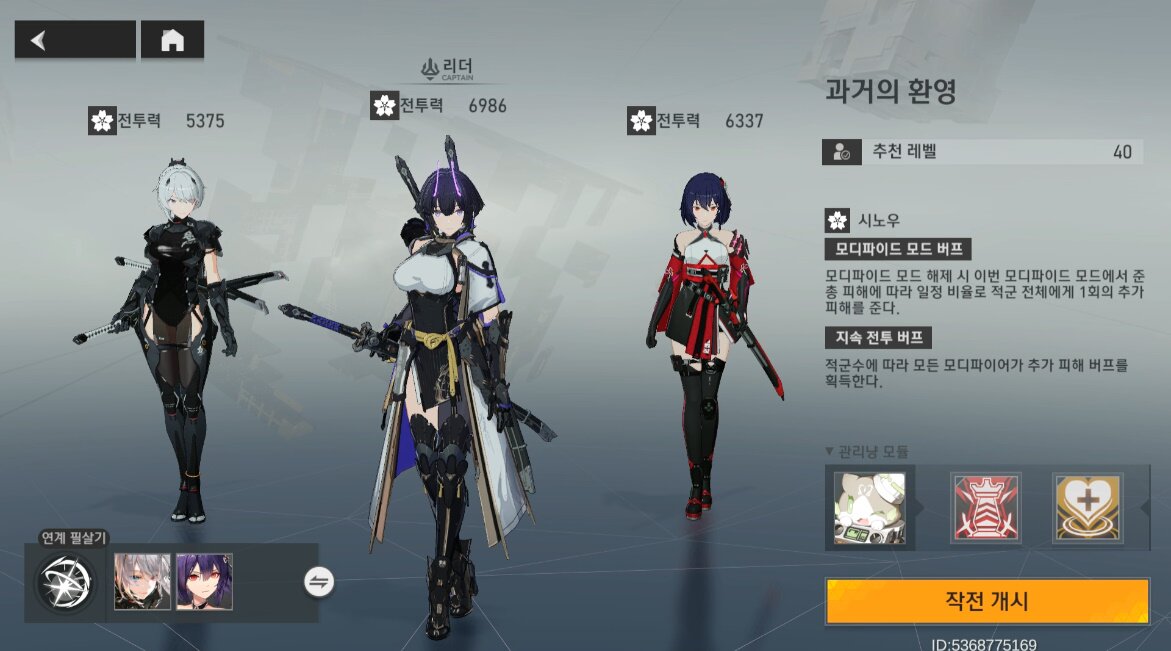View the 지속 전투 버프 description
The height and width of the screenshot is (651, 1171).
(877, 338)
